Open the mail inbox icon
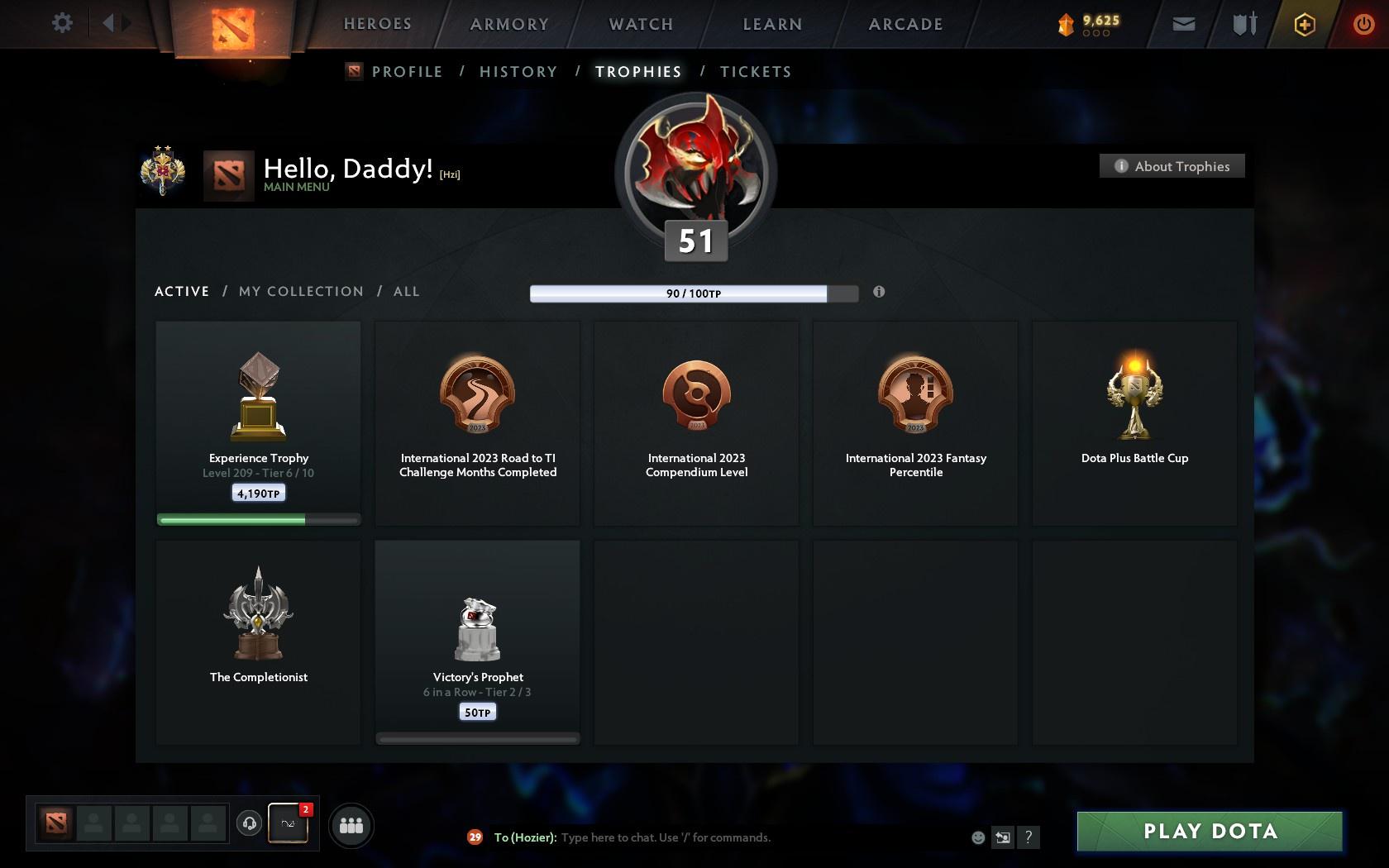 point(1182,23)
